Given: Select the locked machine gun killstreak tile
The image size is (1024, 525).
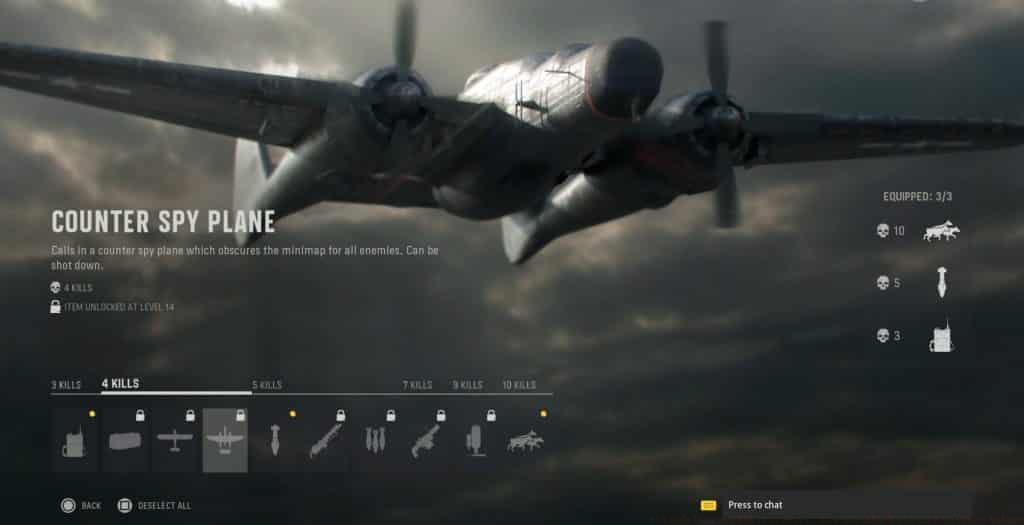Looking at the screenshot, I should [x=425, y=441].
